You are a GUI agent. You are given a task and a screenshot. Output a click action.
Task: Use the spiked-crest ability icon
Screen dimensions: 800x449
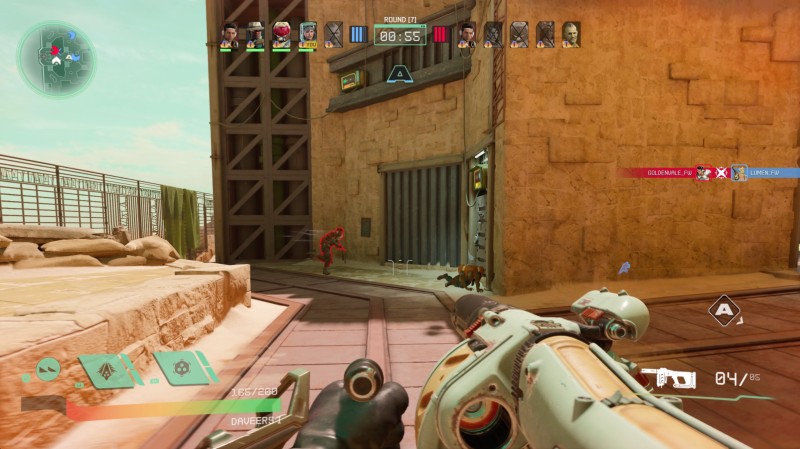click(x=106, y=370)
